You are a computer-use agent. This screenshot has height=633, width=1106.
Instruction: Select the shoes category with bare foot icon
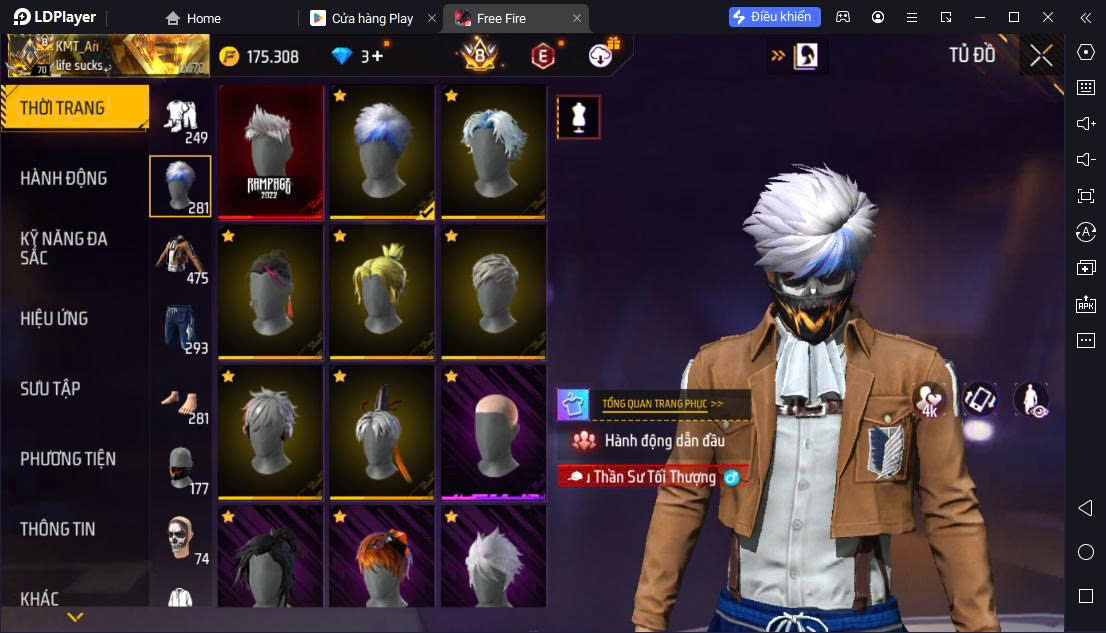click(x=181, y=398)
